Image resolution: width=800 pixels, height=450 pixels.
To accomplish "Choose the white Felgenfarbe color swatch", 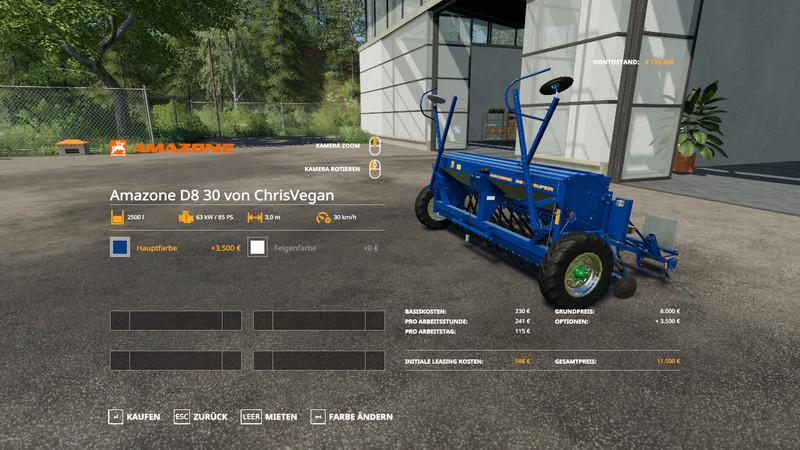I will pyautogui.click(x=258, y=247).
